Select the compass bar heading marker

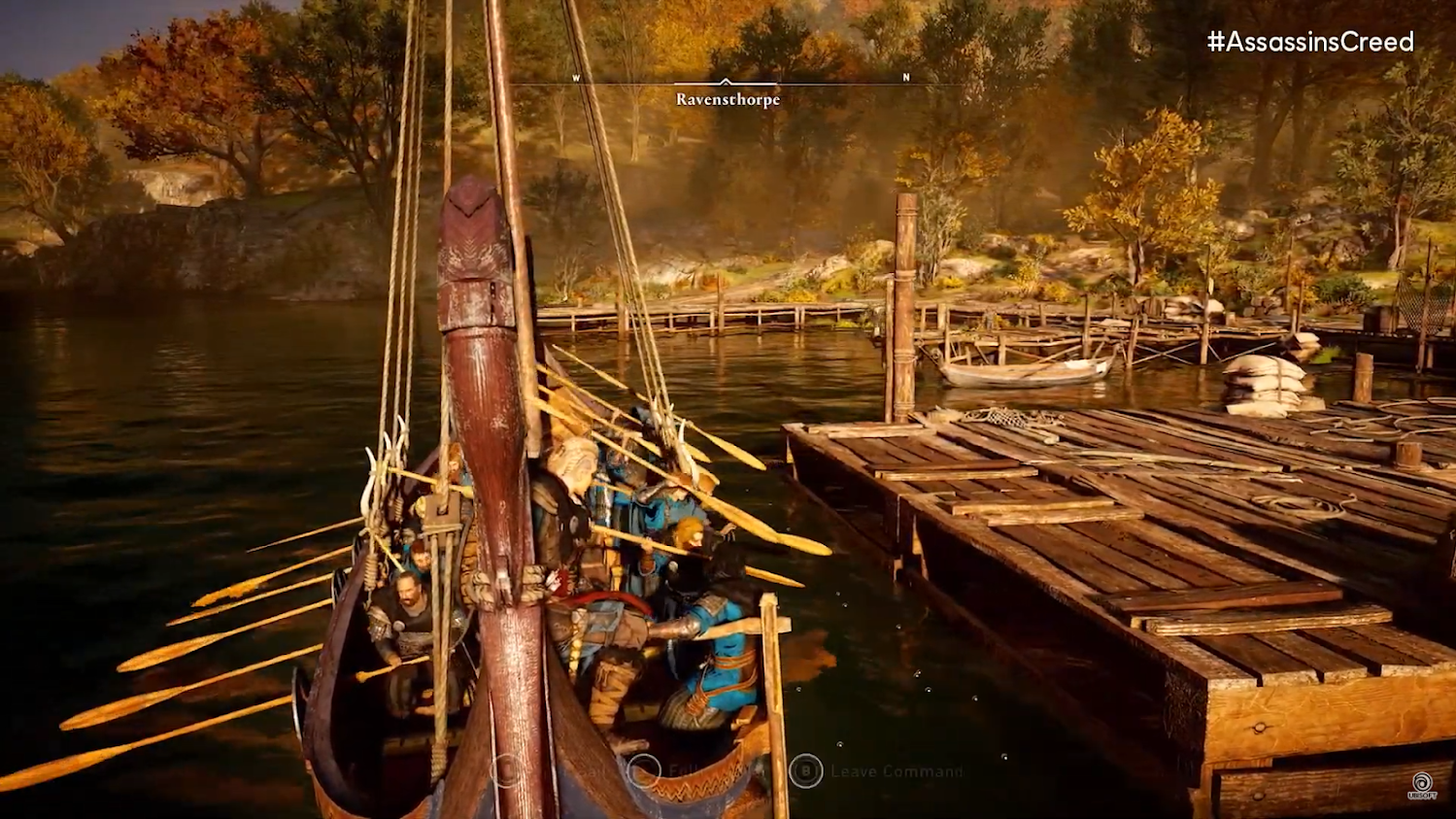pyautogui.click(x=726, y=83)
